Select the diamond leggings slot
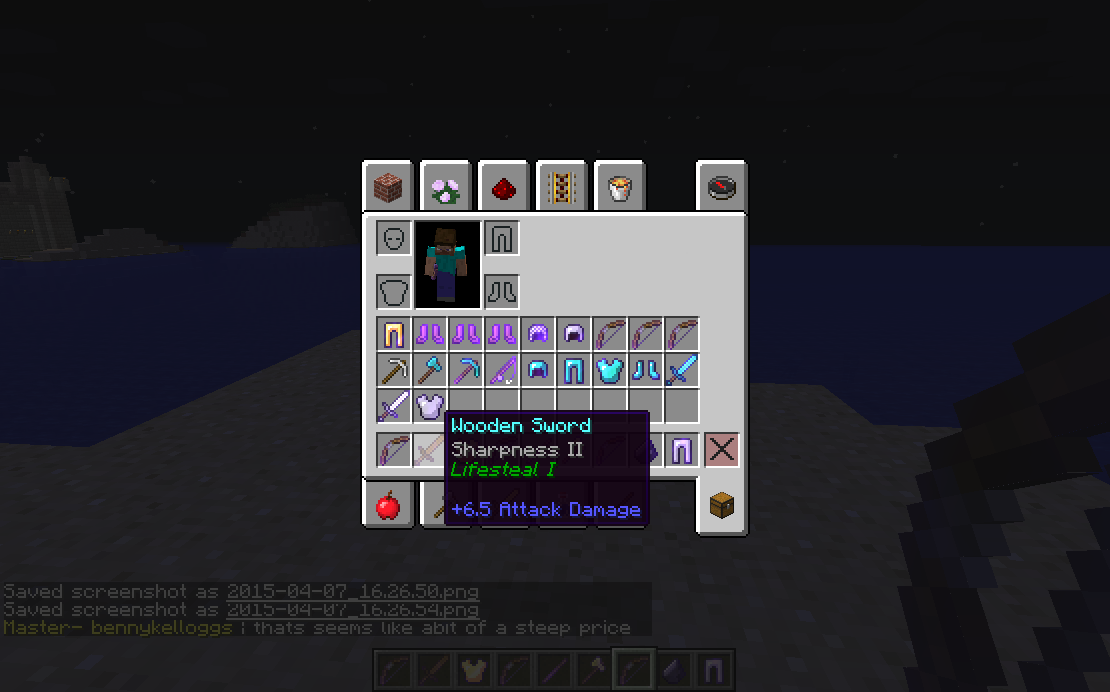This screenshot has width=1110, height=692. 574,370
